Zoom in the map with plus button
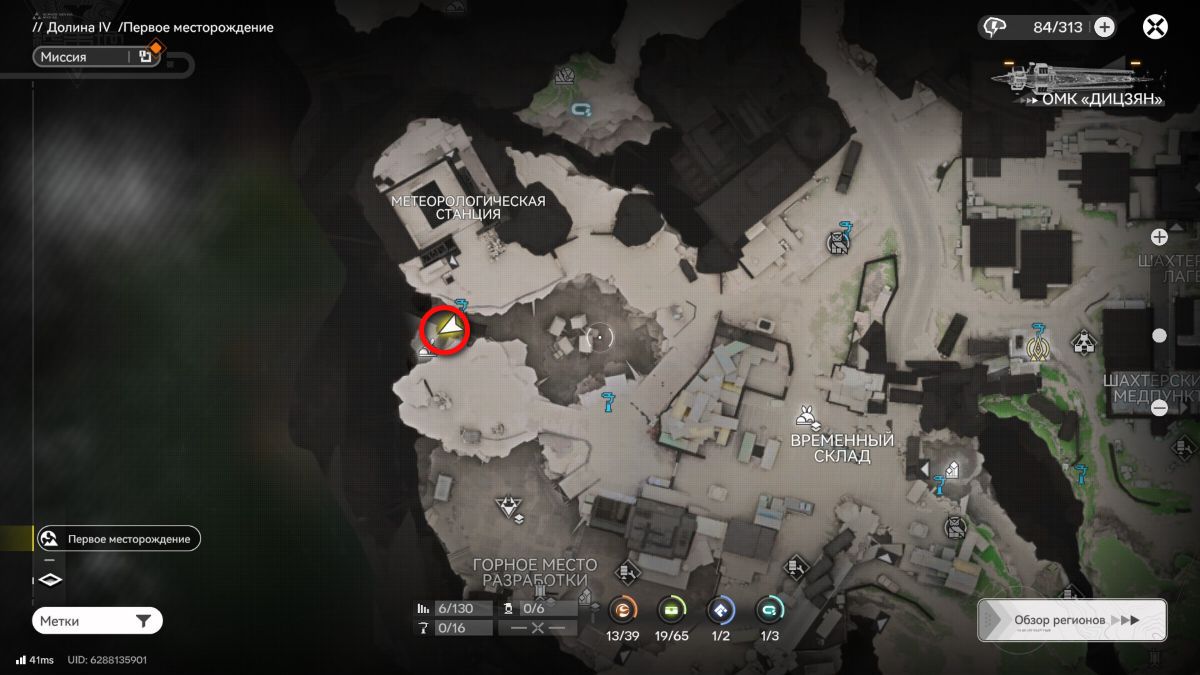Image resolution: width=1200 pixels, height=675 pixels. pyautogui.click(x=1159, y=237)
